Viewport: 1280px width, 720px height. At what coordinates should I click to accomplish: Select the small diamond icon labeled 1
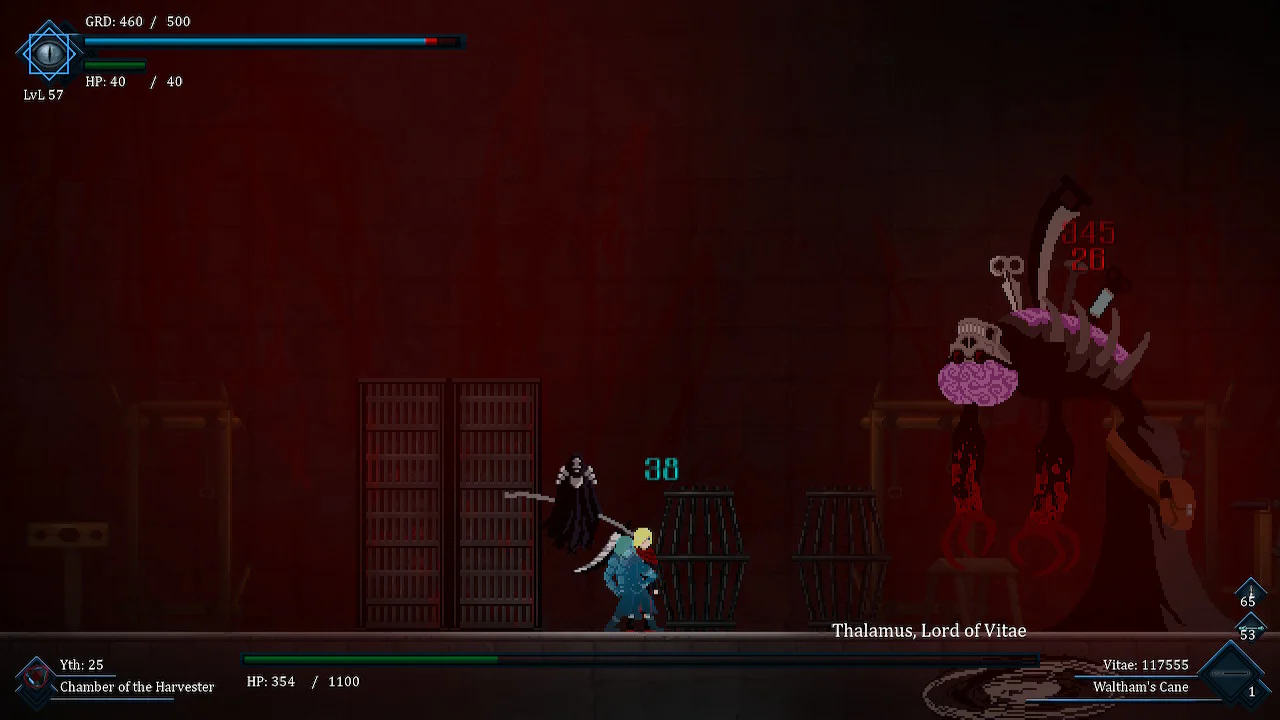tap(1252, 691)
